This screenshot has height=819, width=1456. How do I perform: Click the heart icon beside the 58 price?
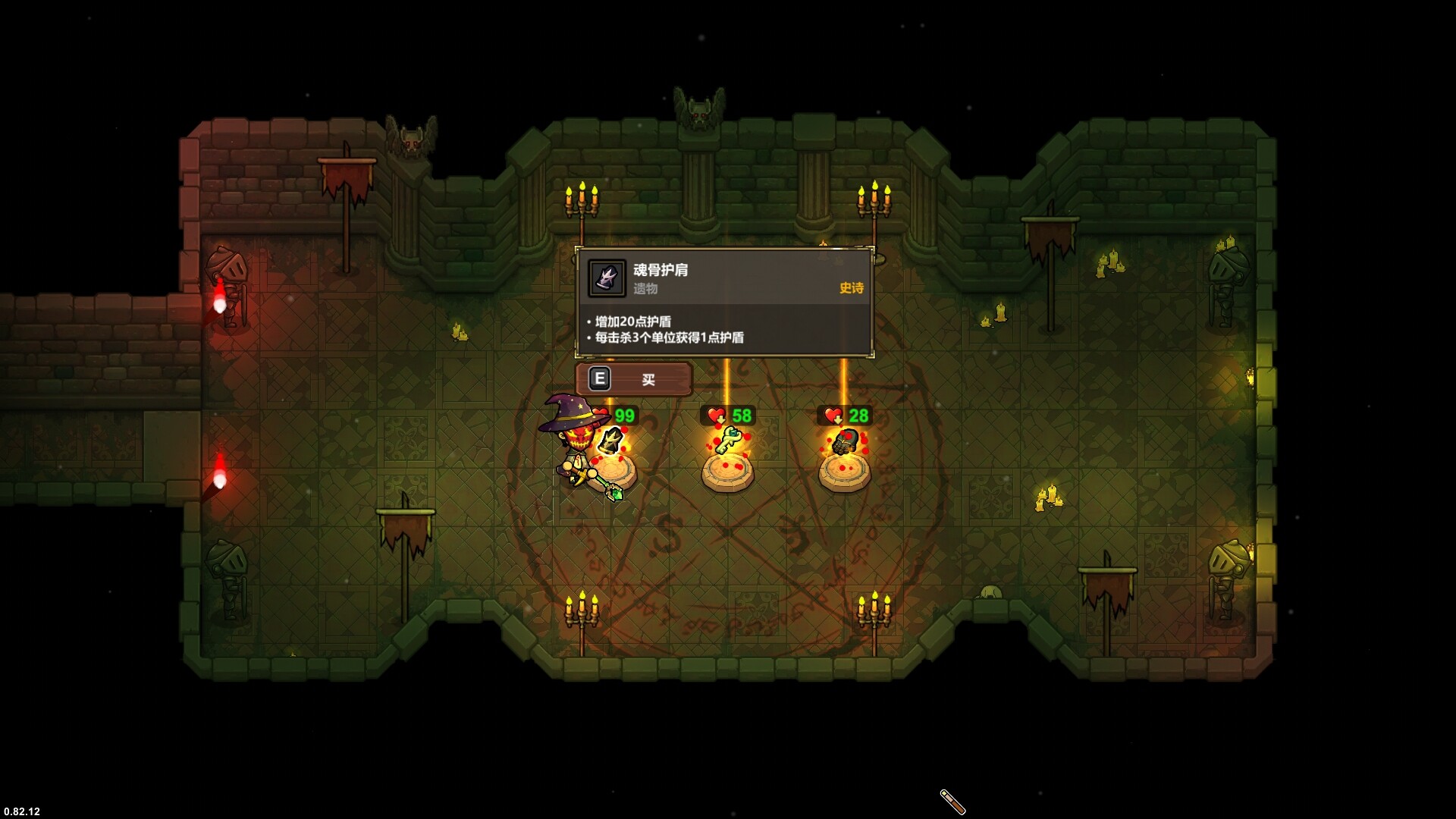click(716, 416)
